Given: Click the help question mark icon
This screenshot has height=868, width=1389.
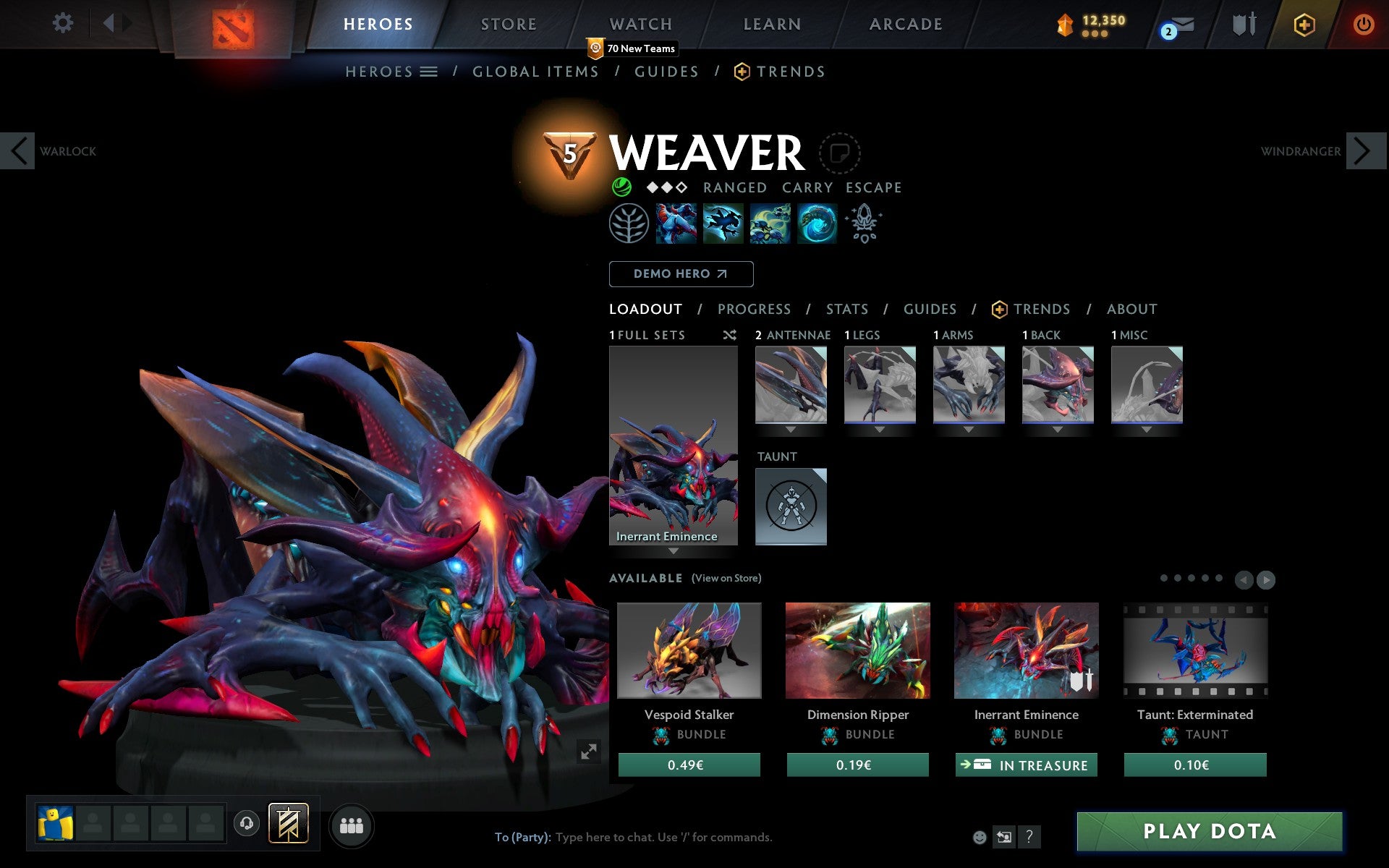Looking at the screenshot, I should click(x=1029, y=837).
